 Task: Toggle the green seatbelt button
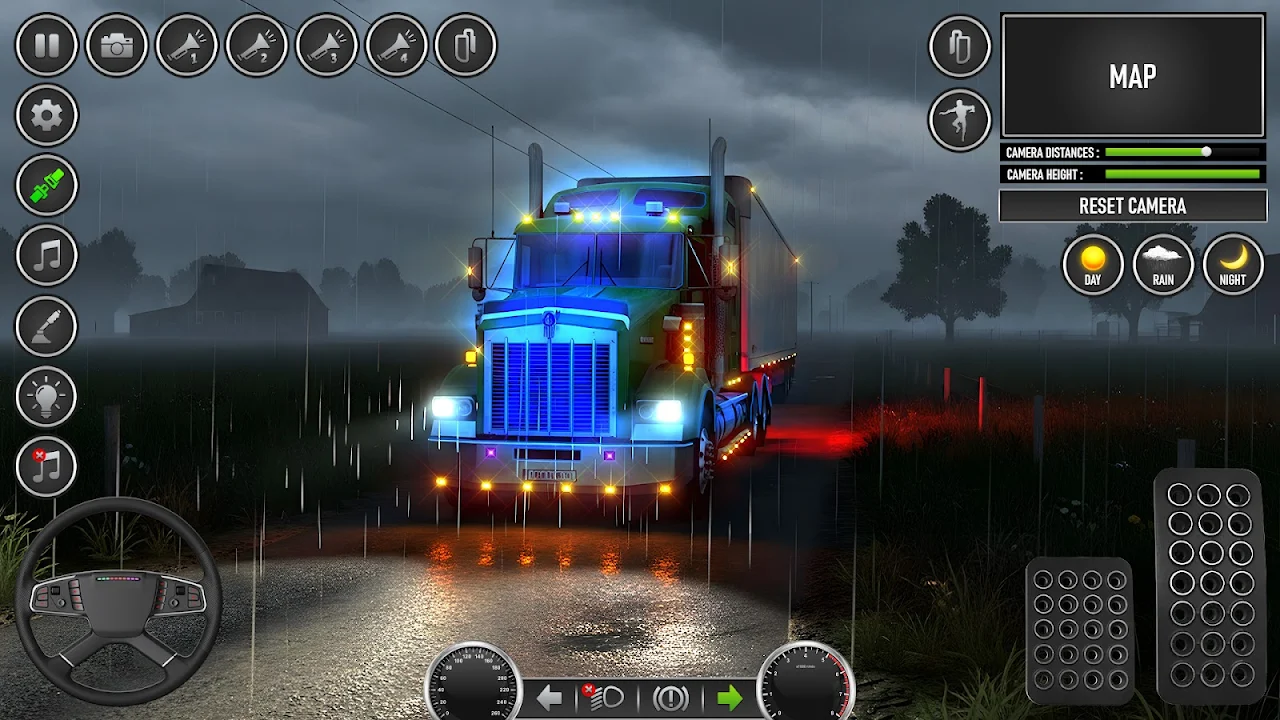tap(47, 185)
